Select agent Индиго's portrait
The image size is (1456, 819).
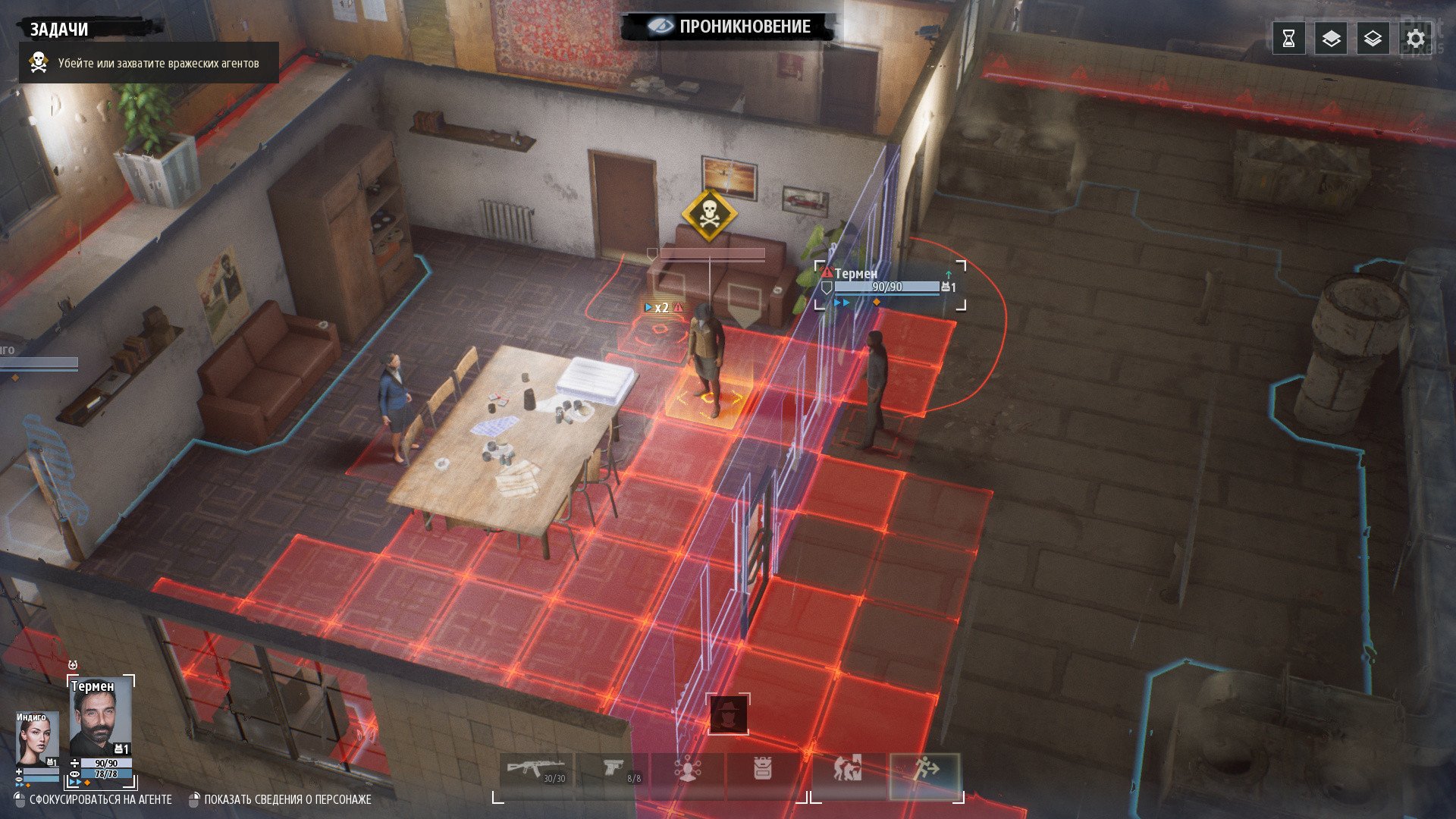coord(36,740)
